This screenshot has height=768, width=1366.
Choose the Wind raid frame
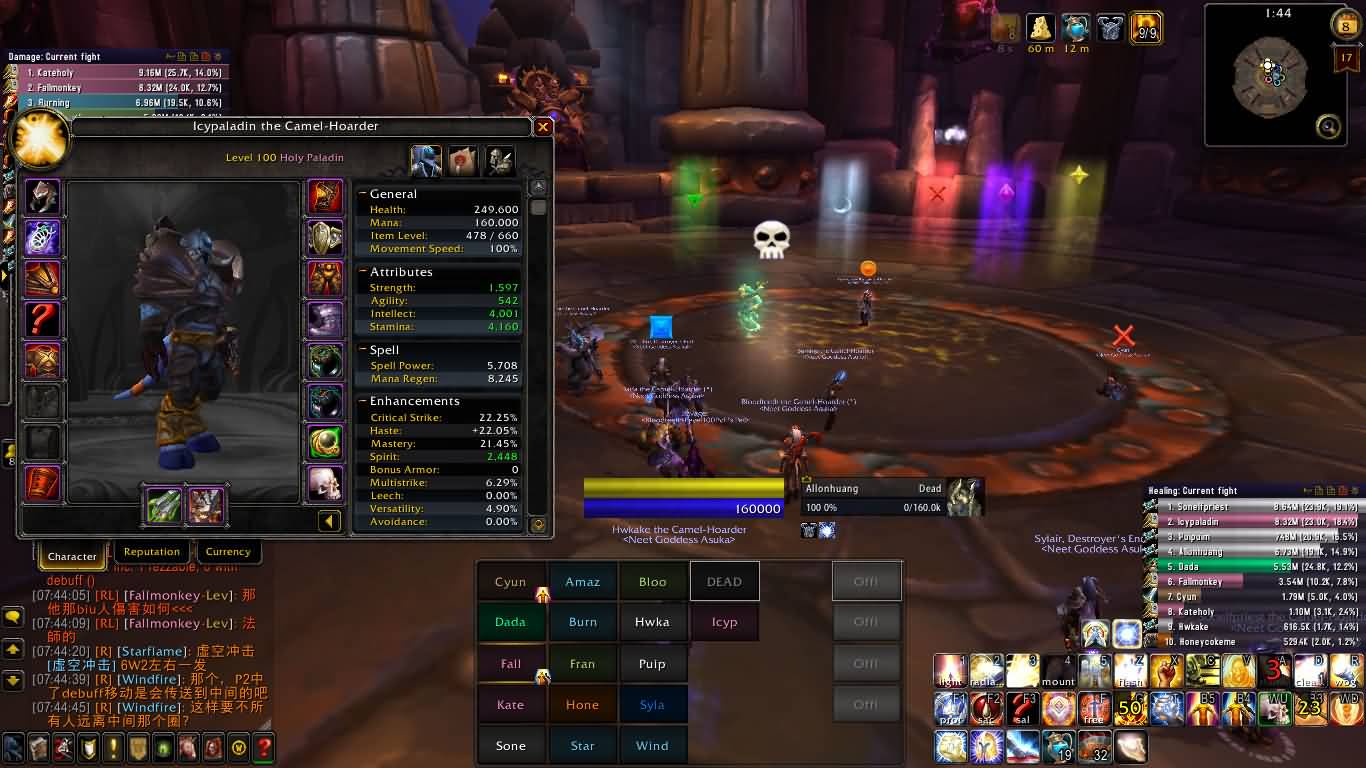(652, 746)
